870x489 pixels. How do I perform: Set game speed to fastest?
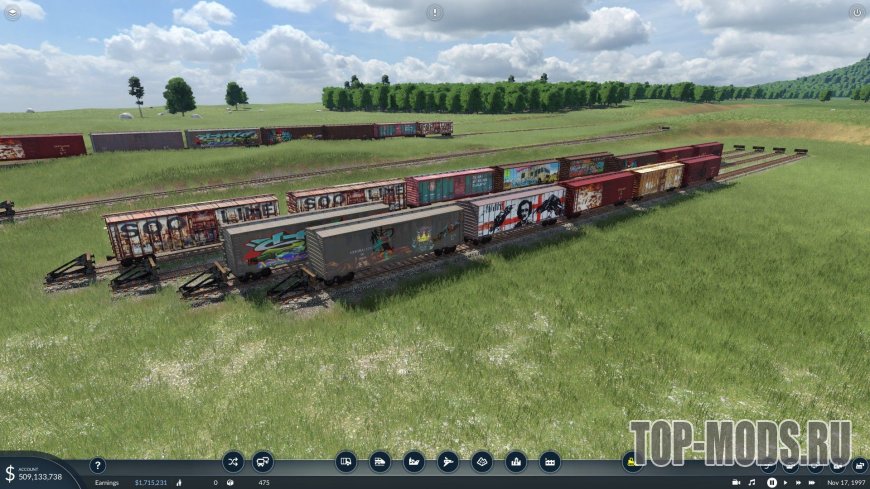click(x=813, y=482)
